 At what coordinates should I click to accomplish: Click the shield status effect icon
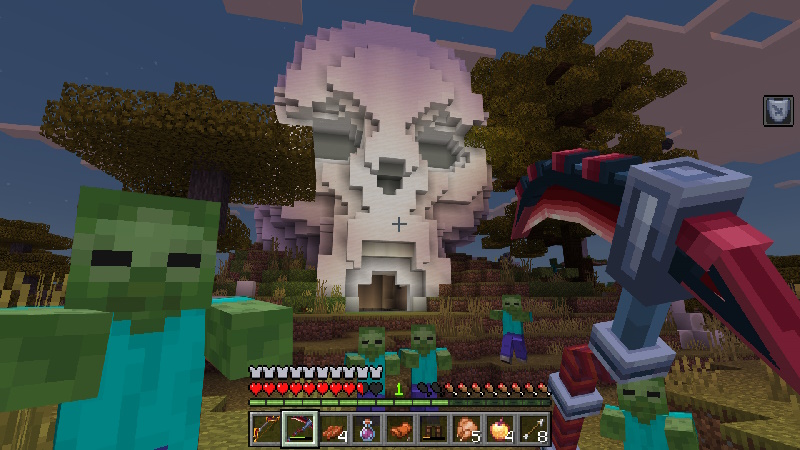(x=777, y=110)
